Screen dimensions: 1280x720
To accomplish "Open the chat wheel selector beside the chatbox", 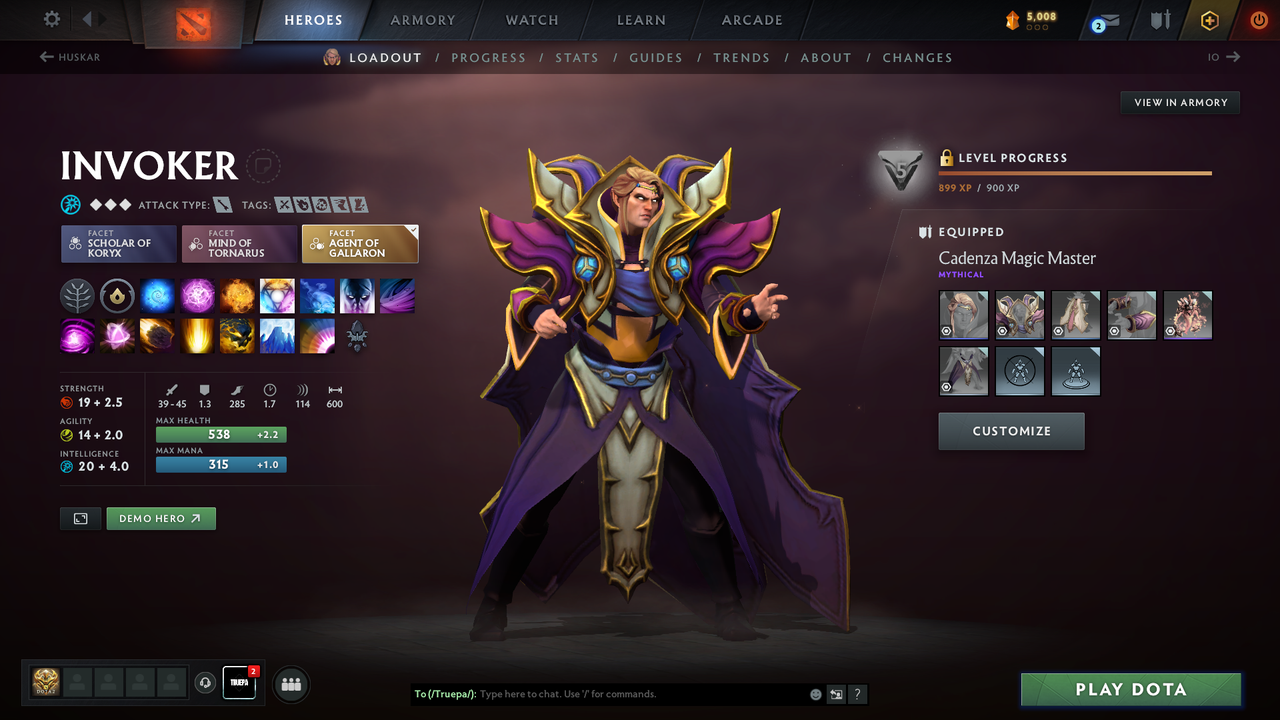I will coord(836,694).
